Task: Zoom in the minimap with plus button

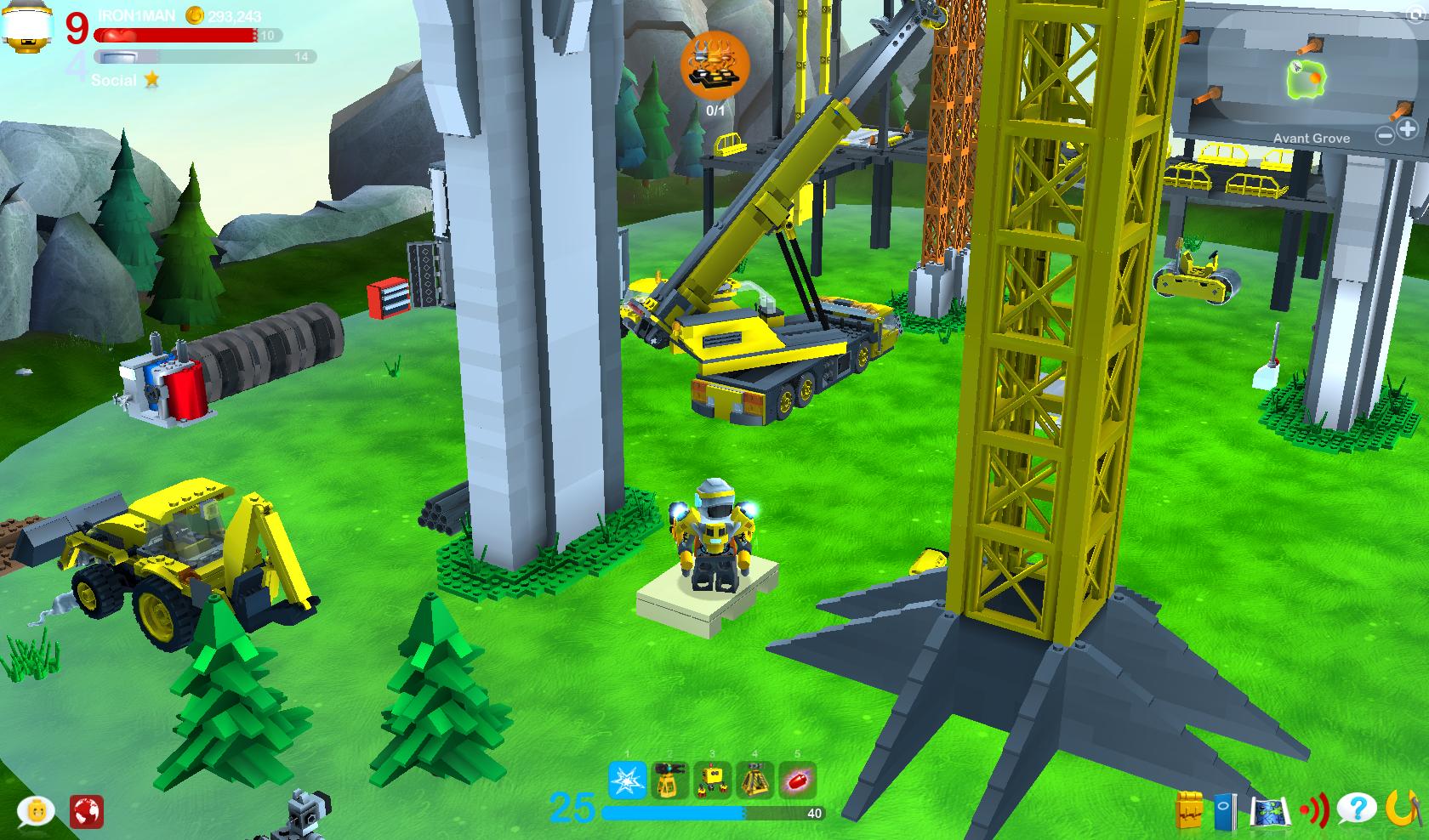Action: tap(1407, 129)
